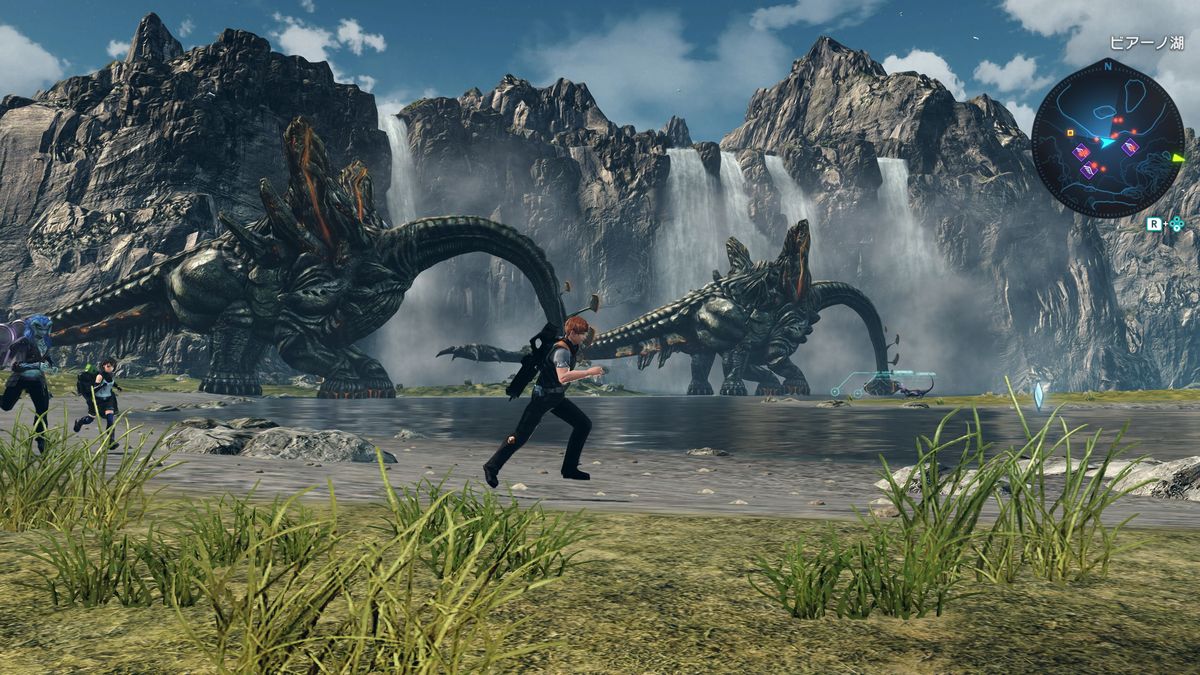Open the circular minimap
This screenshot has height=675, width=1200.
pos(1107,138)
